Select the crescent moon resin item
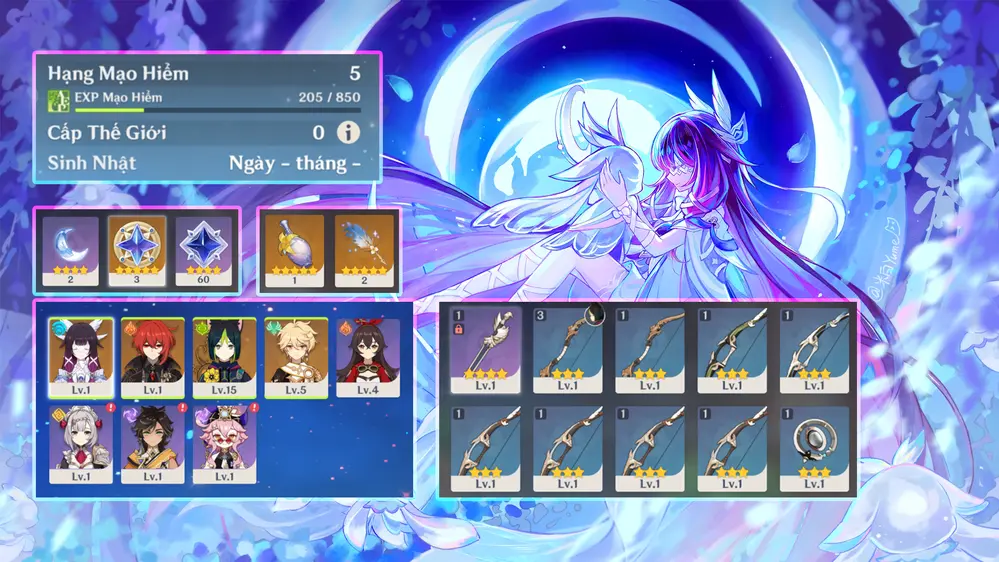Image resolution: width=999 pixels, height=562 pixels. point(70,250)
